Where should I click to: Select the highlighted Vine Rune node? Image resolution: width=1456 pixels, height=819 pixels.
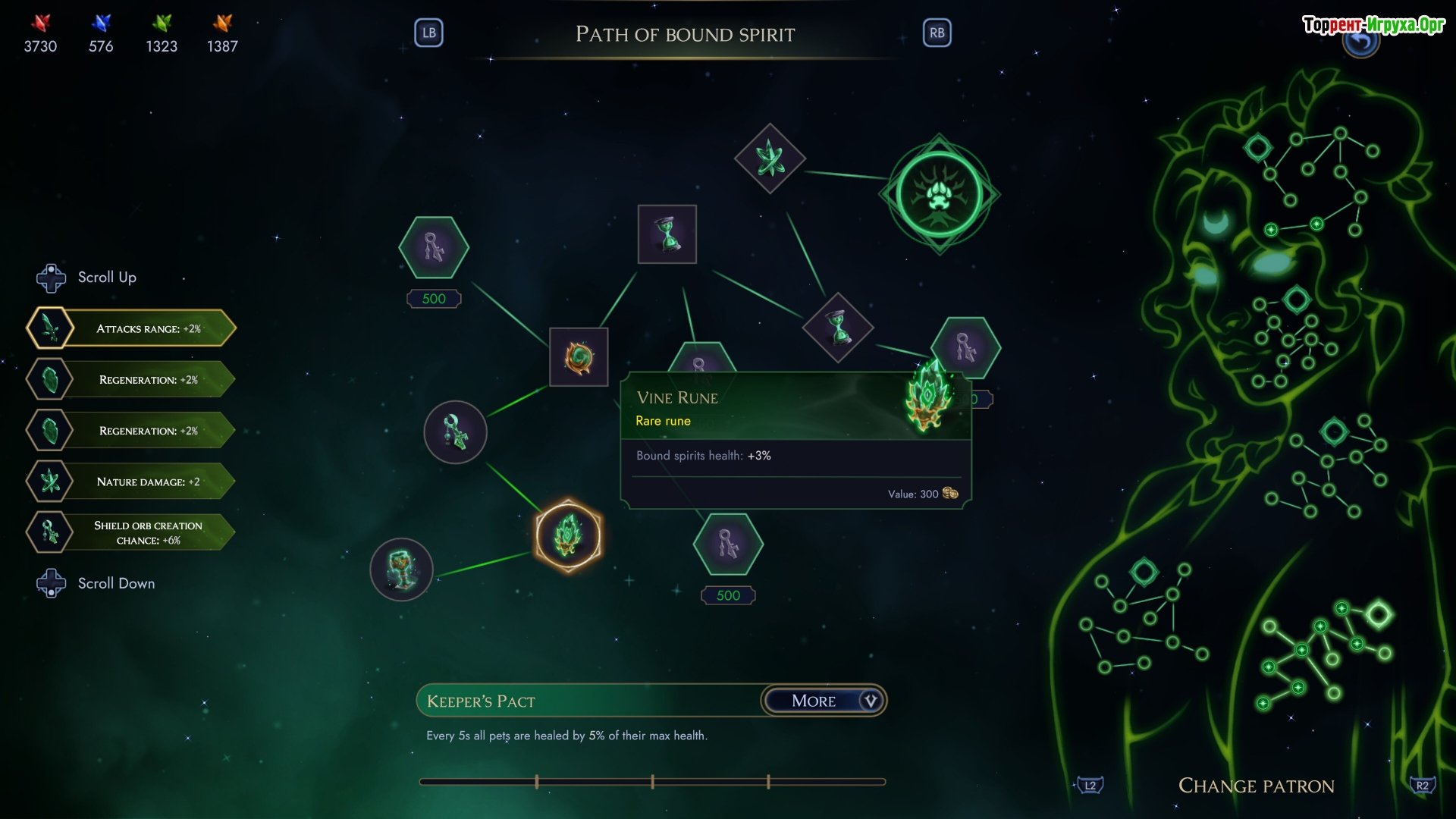pos(568,535)
